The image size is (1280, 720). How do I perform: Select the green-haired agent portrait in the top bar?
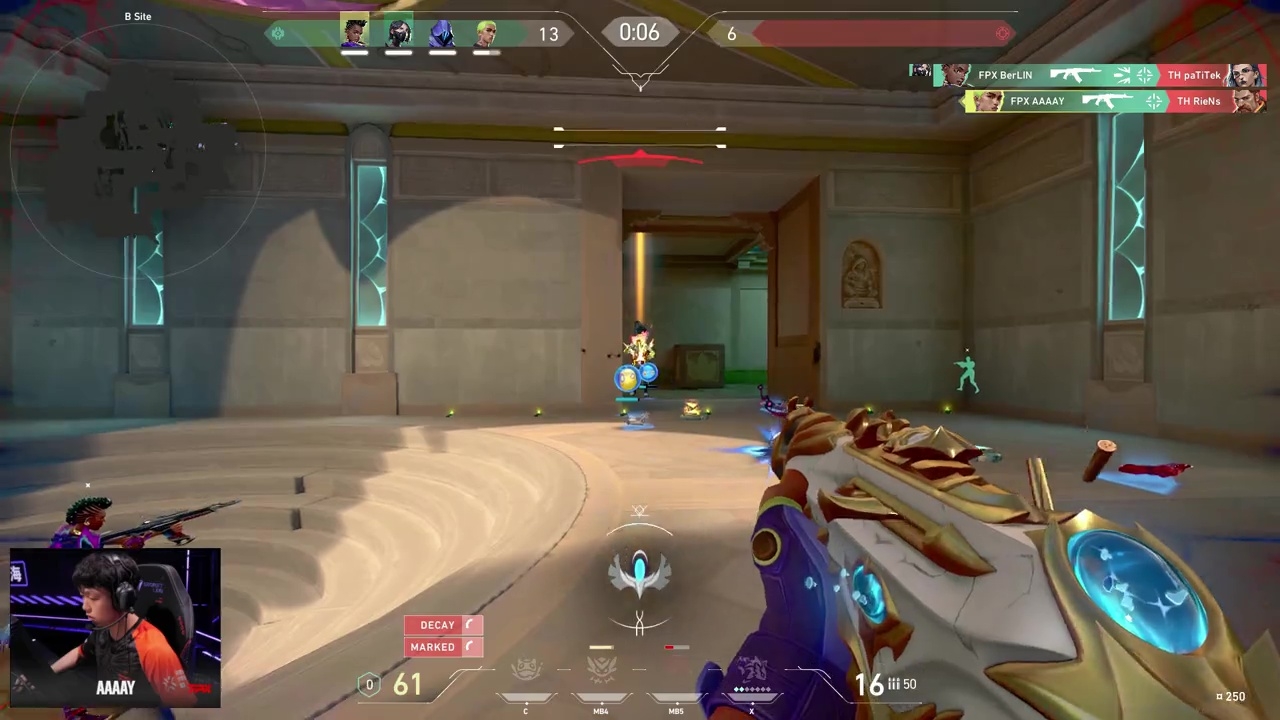point(486,33)
